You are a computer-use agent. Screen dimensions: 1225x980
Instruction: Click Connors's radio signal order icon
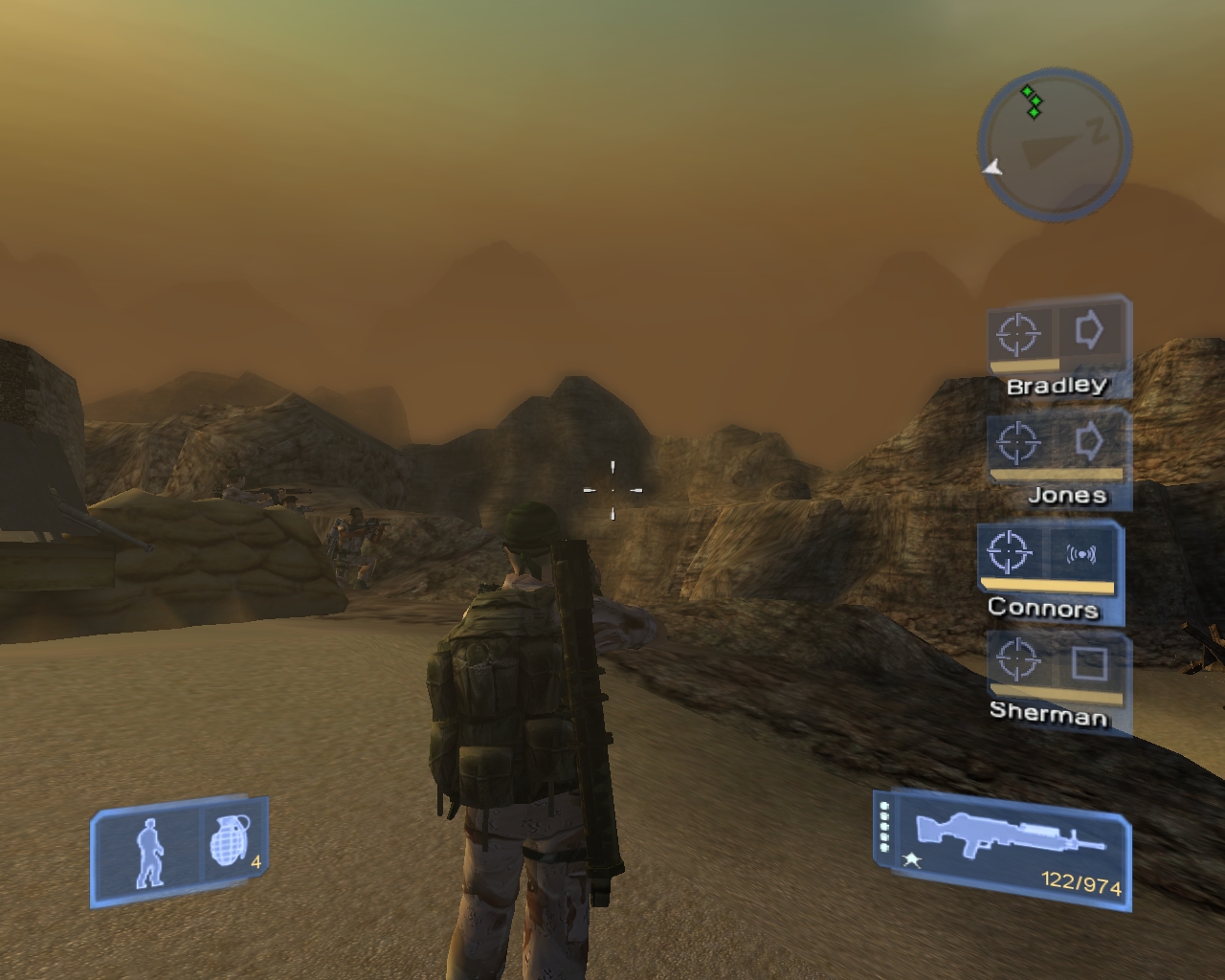[x=1080, y=553]
